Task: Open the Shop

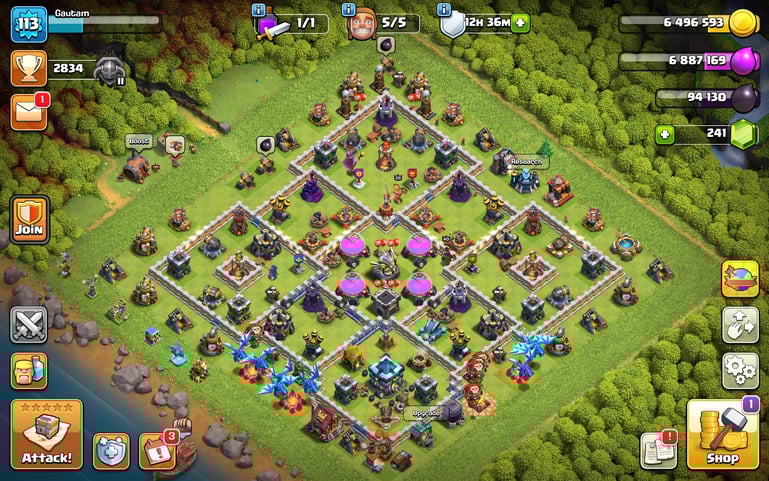Action: [x=722, y=435]
